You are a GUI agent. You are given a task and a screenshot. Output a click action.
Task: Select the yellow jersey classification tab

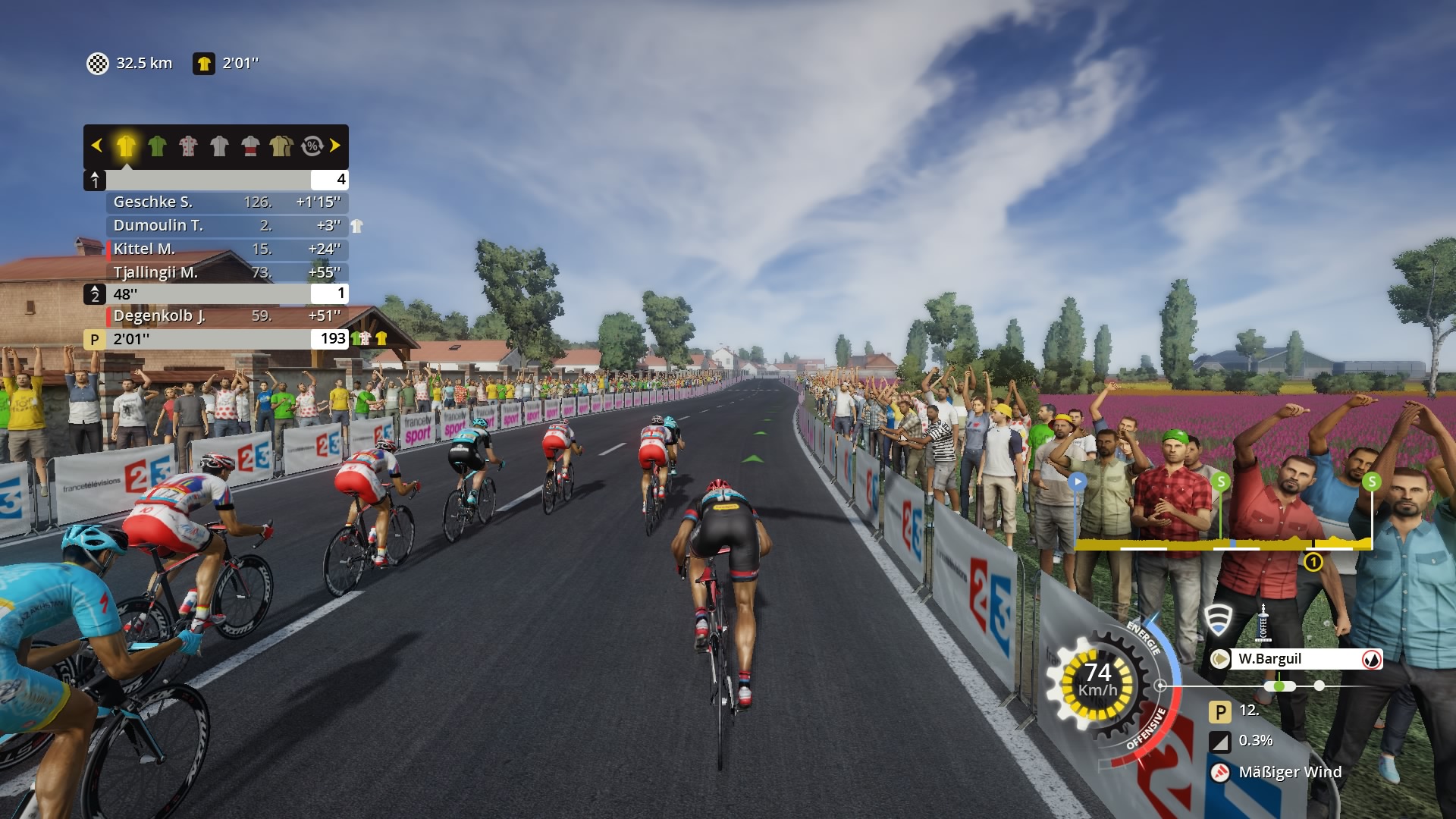coord(126,146)
